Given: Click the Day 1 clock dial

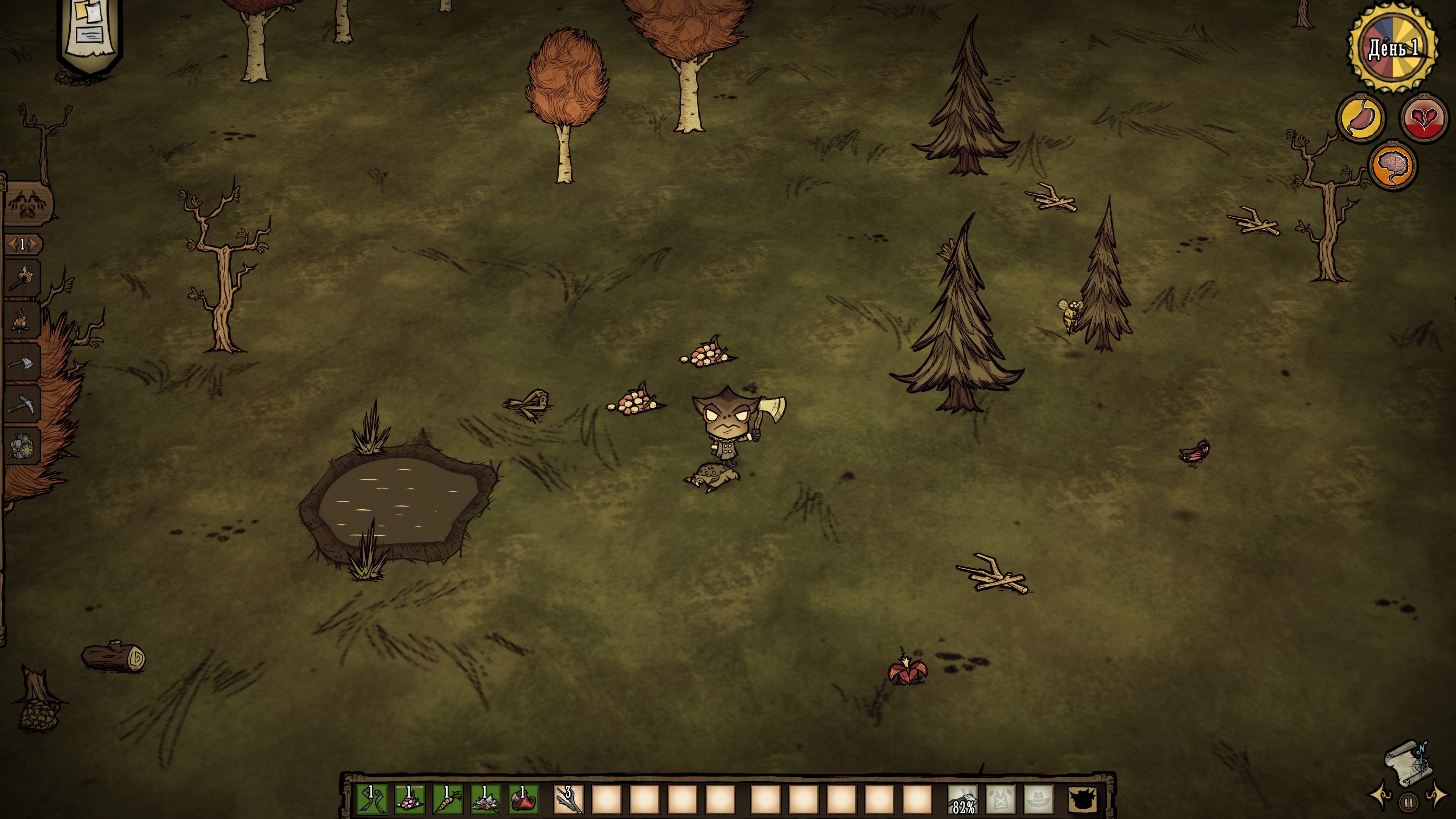Looking at the screenshot, I should pos(1393,48).
